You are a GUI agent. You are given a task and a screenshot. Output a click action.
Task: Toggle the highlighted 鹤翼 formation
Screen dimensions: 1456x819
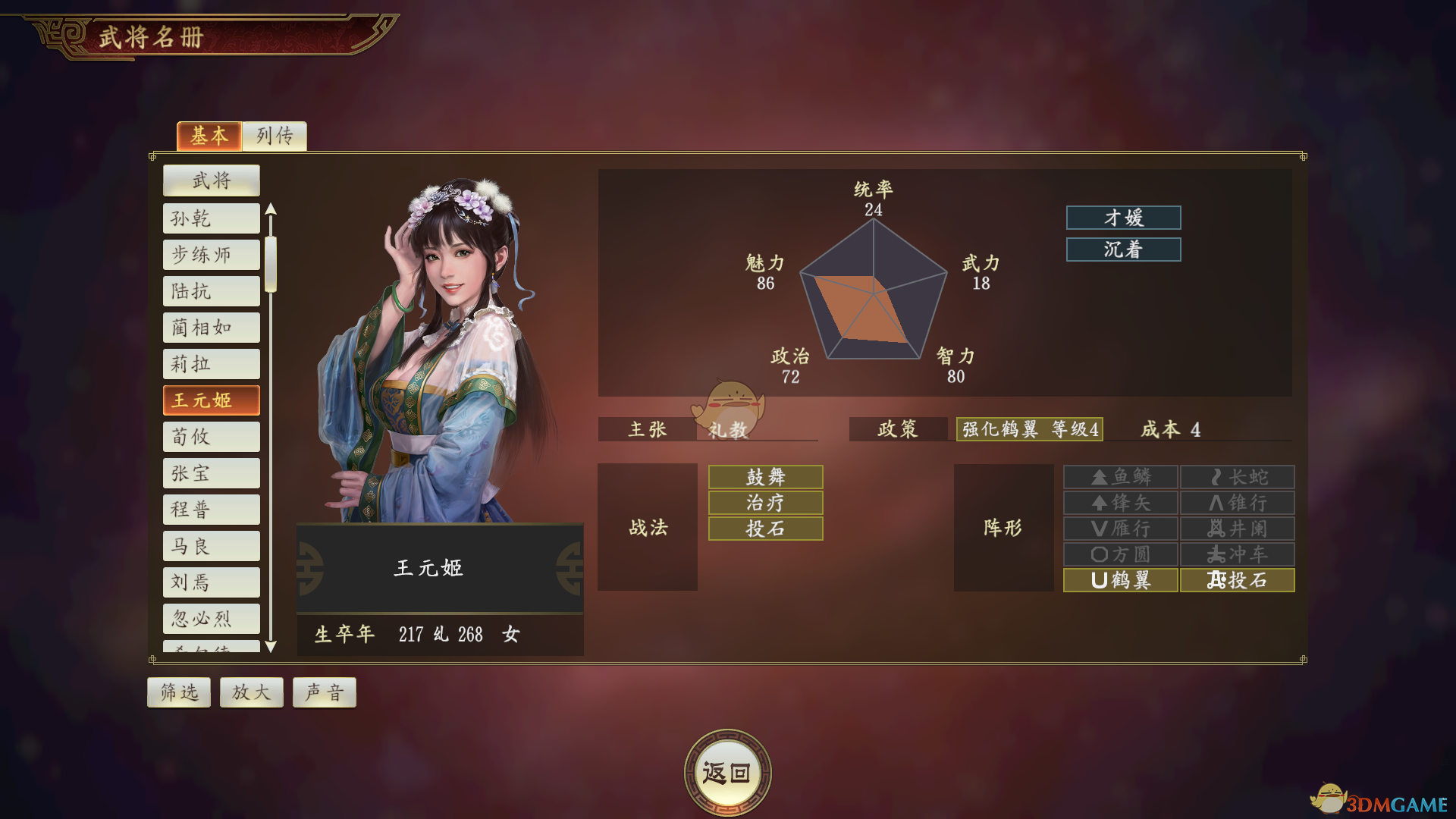pos(1120,579)
